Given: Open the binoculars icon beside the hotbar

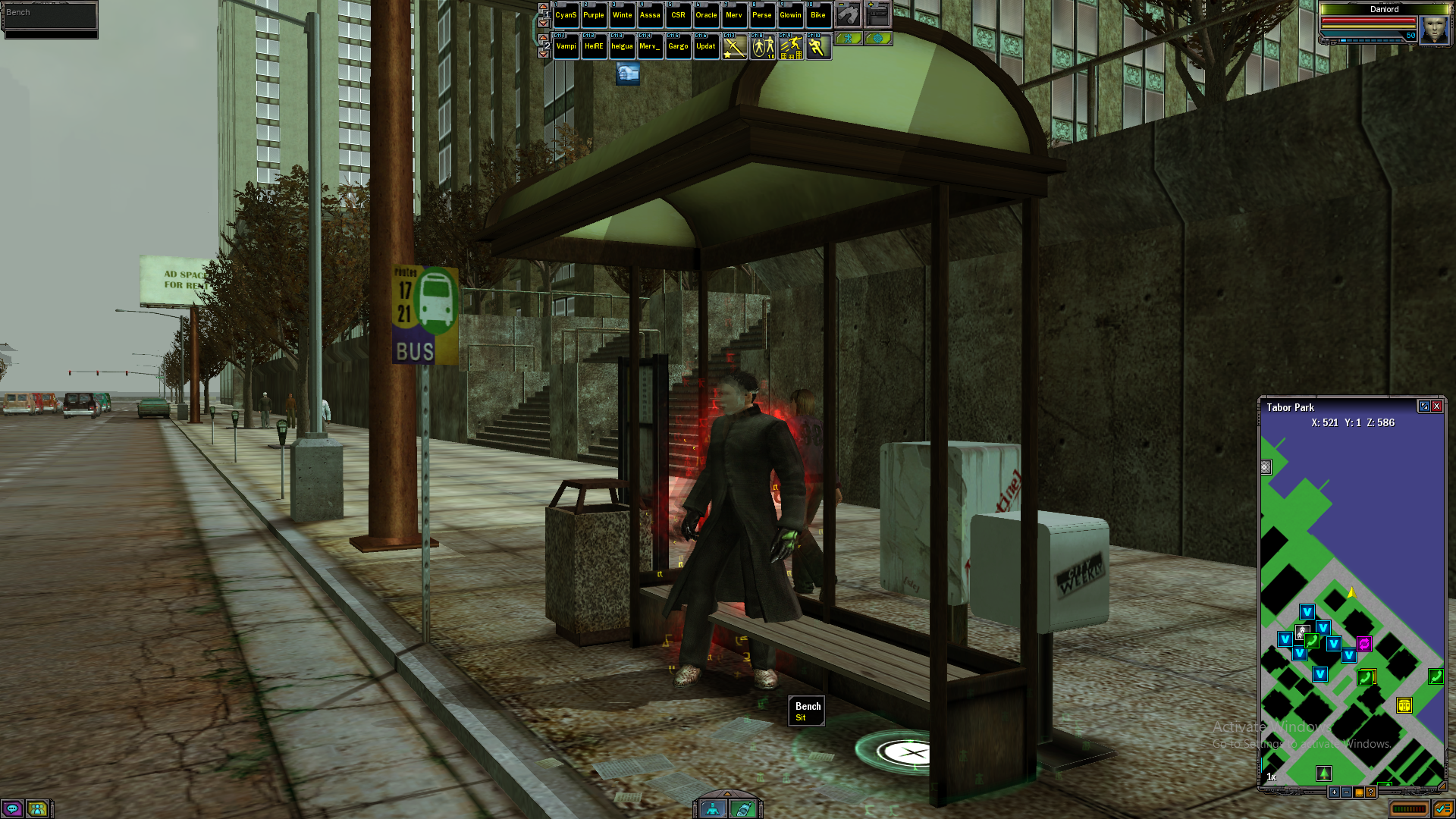Looking at the screenshot, I should 848,14.
